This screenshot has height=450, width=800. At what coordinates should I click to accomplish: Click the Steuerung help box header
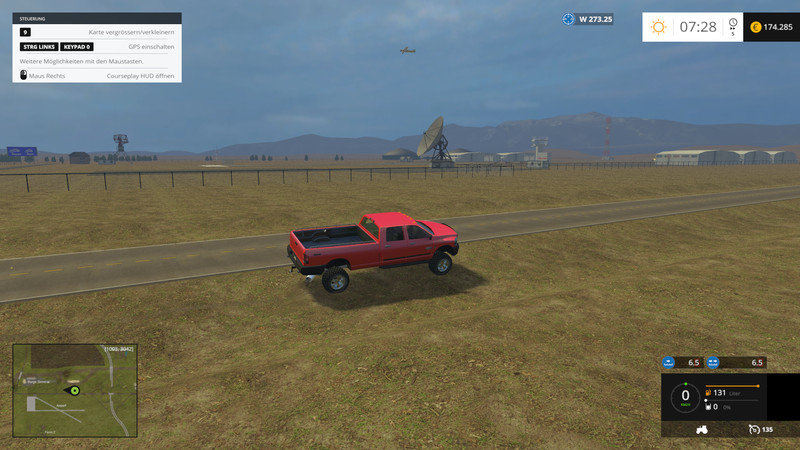pos(97,18)
